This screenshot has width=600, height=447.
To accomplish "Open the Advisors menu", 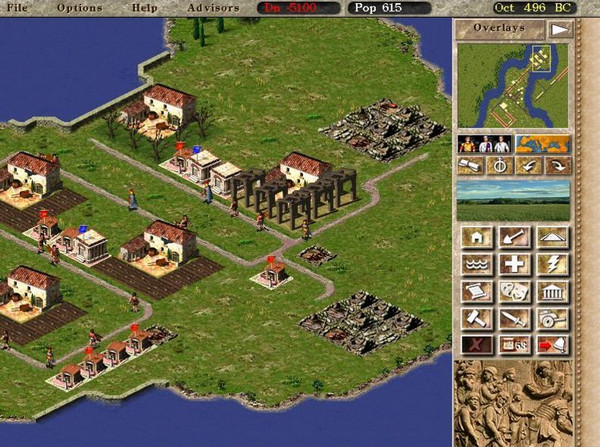I will click(x=213, y=8).
